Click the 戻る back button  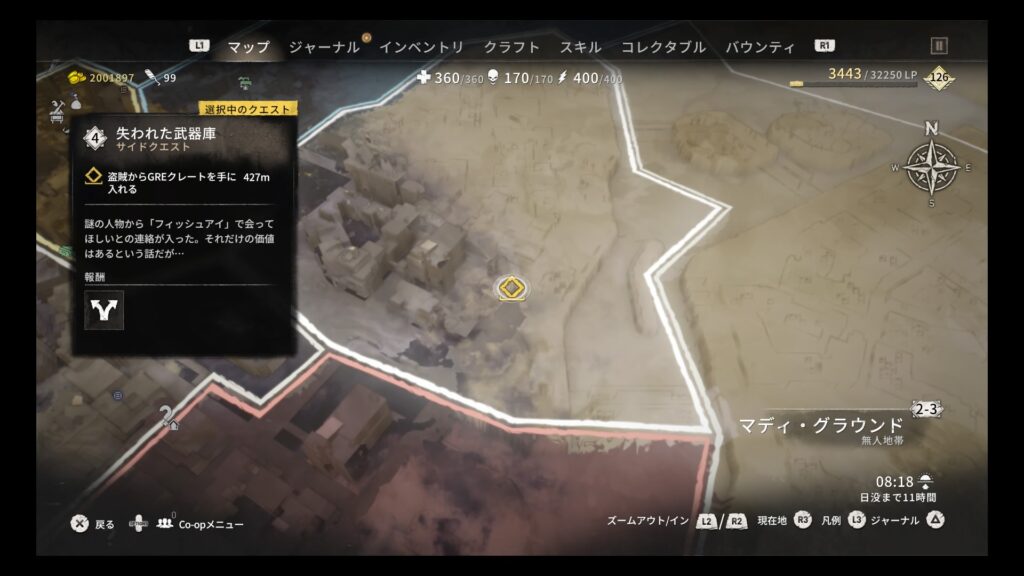tap(93, 524)
